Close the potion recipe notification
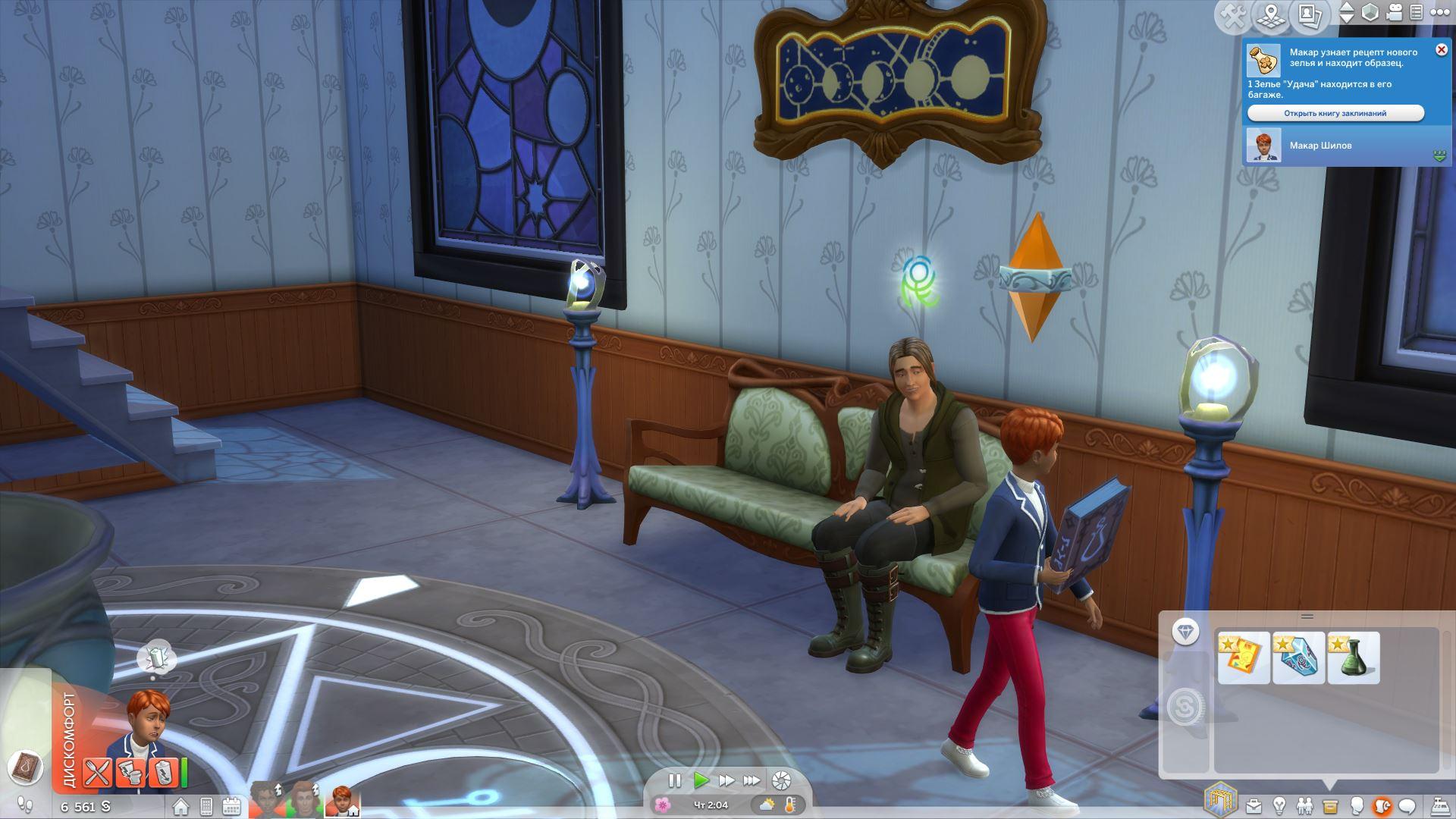 pos(1441,50)
